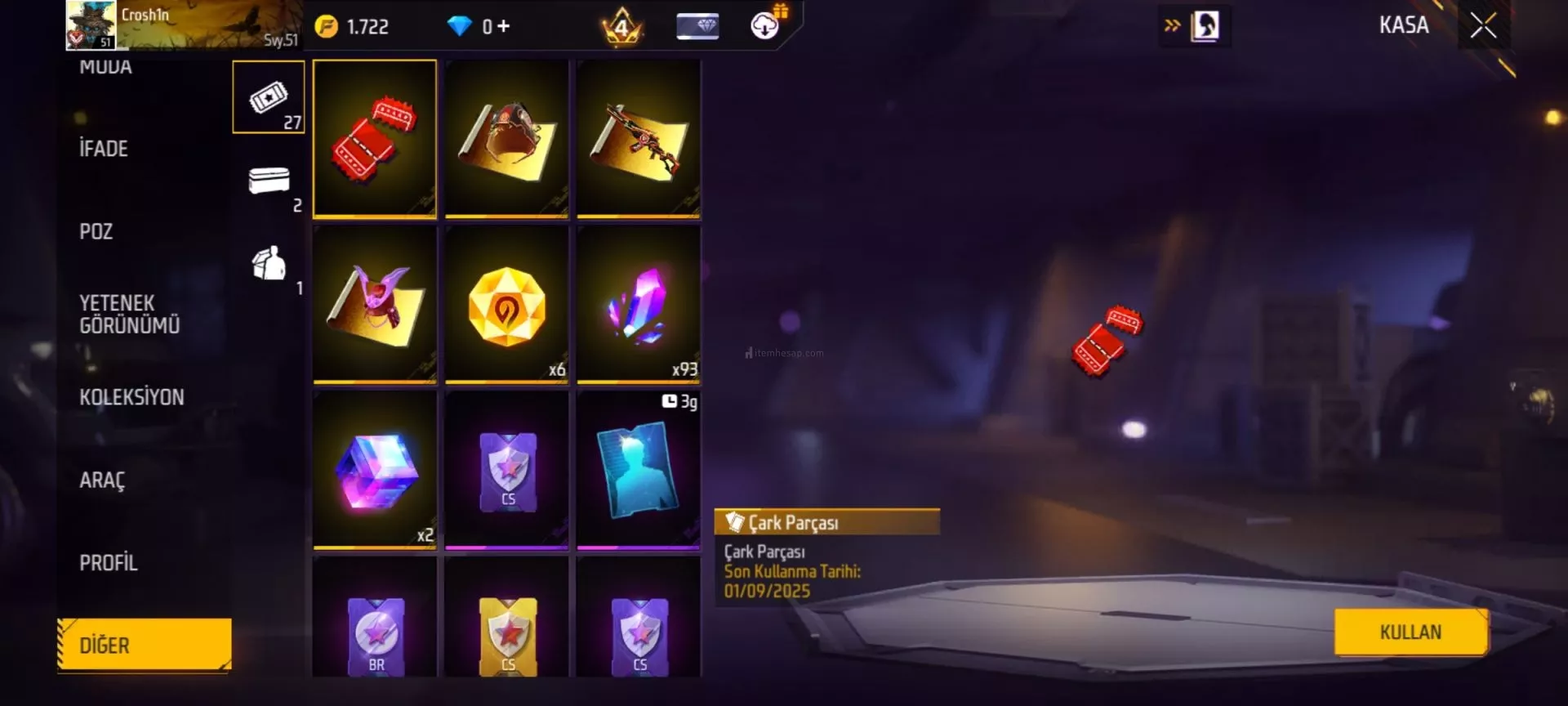Choose the ticket sub-tab with 27 items
Screen dimensions: 1568x706
(269, 97)
